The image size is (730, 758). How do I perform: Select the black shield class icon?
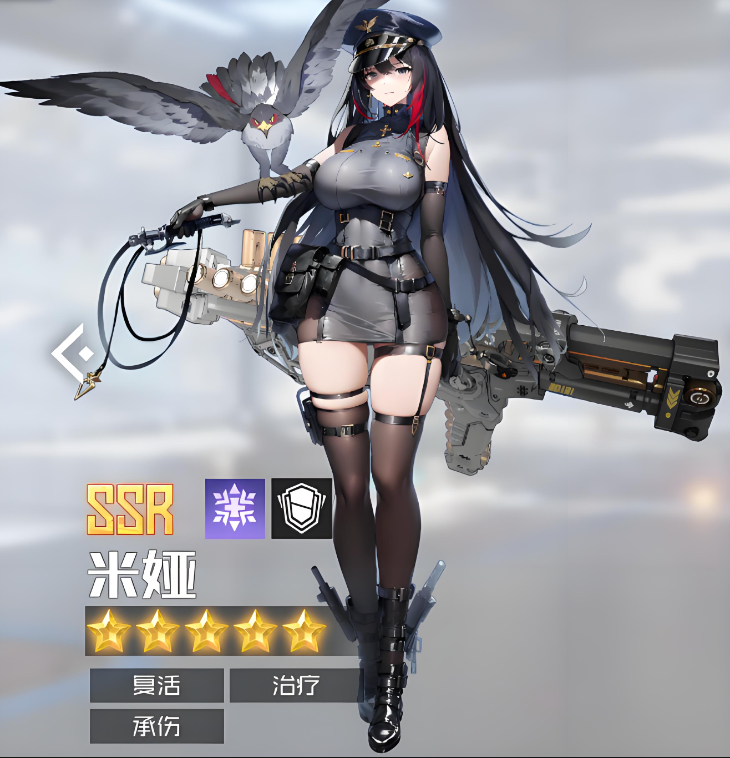[302, 508]
